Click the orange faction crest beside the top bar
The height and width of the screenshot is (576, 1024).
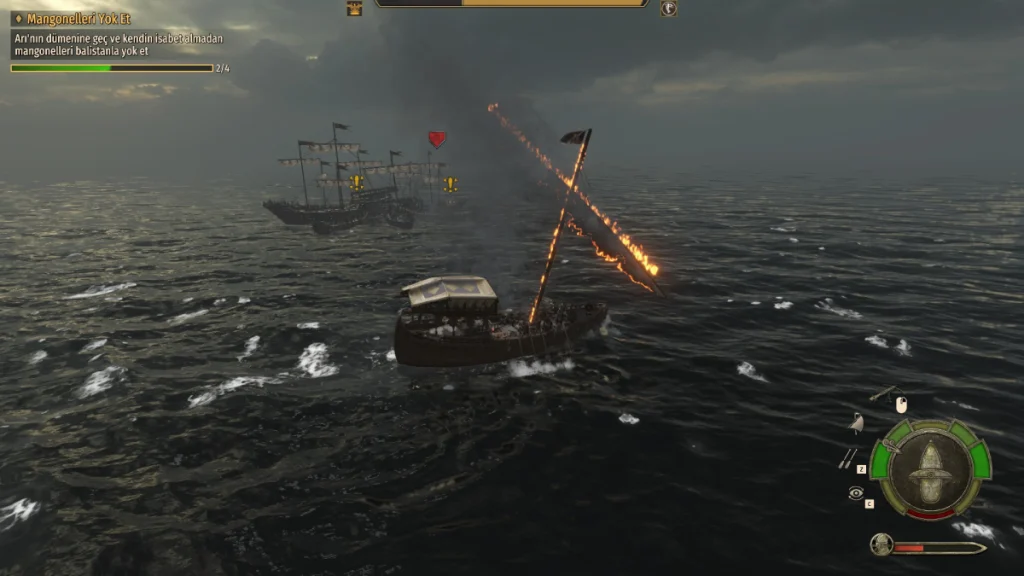(355, 8)
